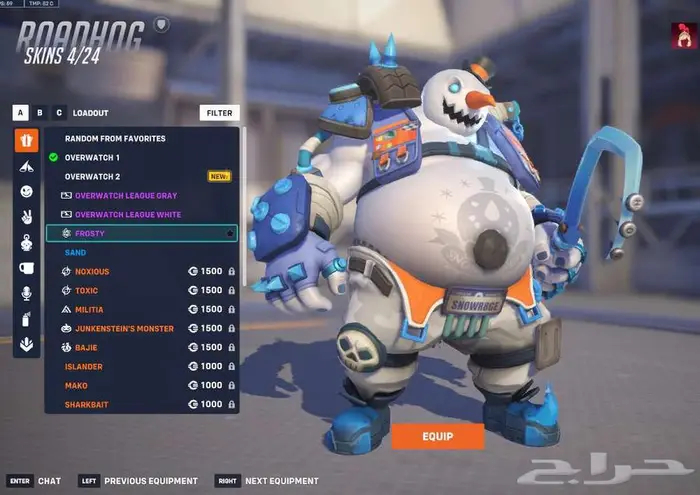Preview the Toxic skin
The height and width of the screenshot is (495, 700).
point(87,290)
